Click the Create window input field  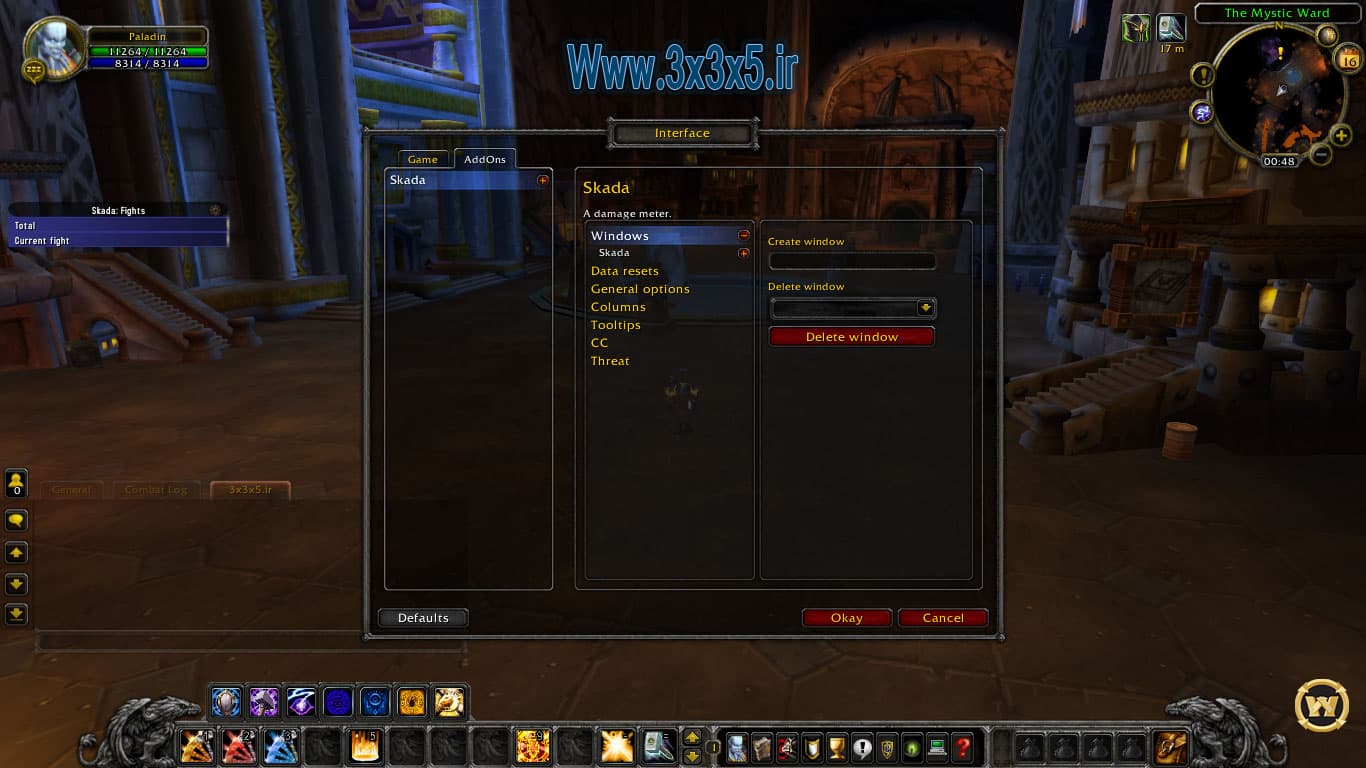(852, 261)
